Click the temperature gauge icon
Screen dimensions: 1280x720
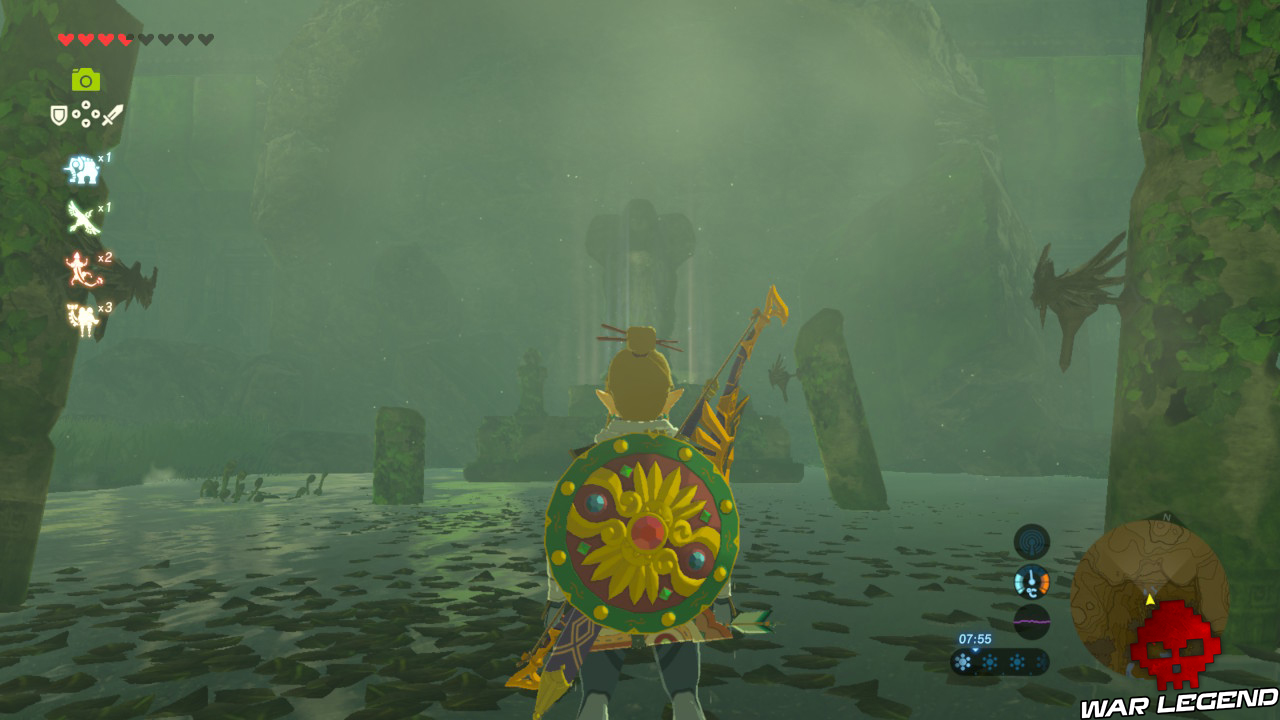pyautogui.click(x=1031, y=582)
